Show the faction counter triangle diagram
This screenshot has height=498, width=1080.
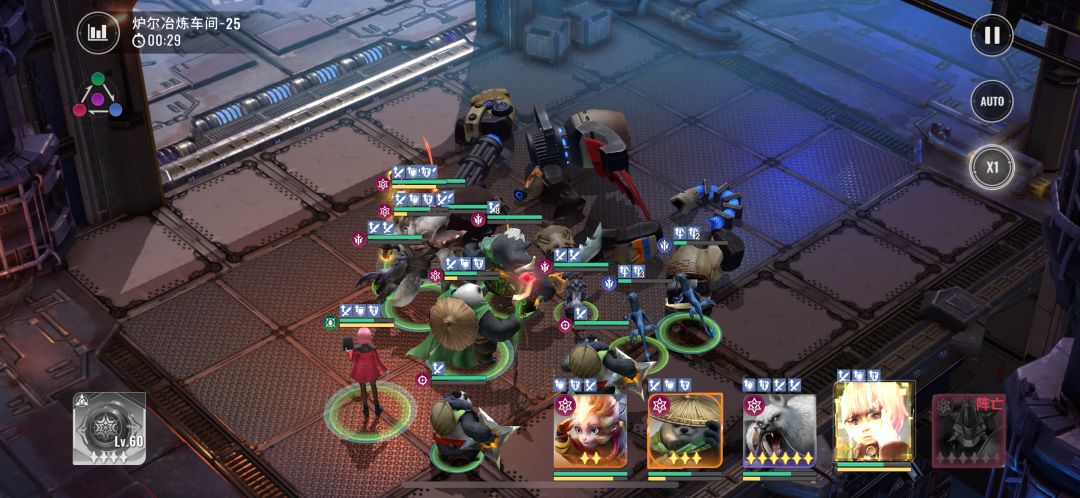tap(97, 95)
